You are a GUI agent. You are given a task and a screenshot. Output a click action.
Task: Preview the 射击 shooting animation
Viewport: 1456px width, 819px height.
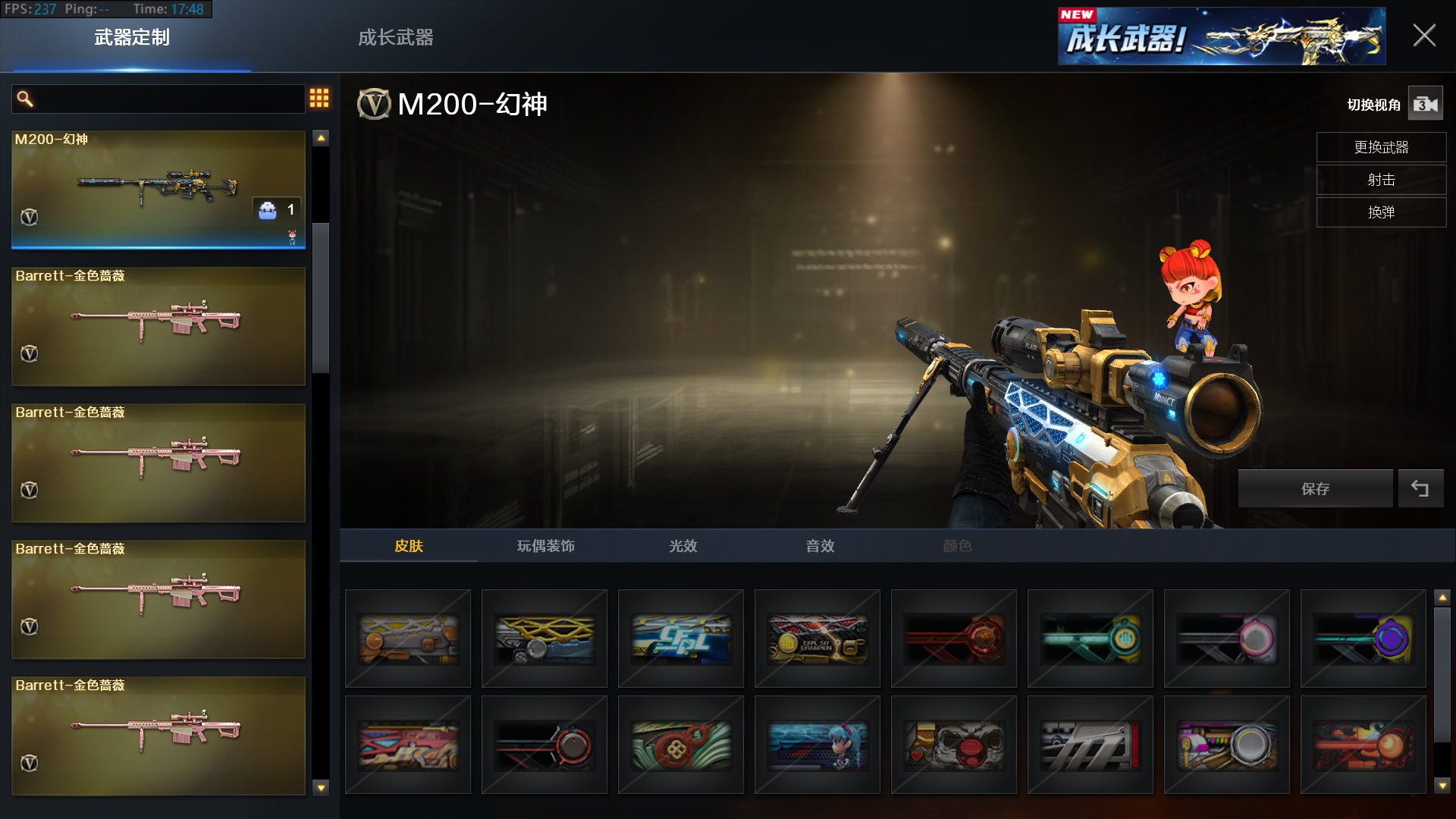[x=1381, y=180]
